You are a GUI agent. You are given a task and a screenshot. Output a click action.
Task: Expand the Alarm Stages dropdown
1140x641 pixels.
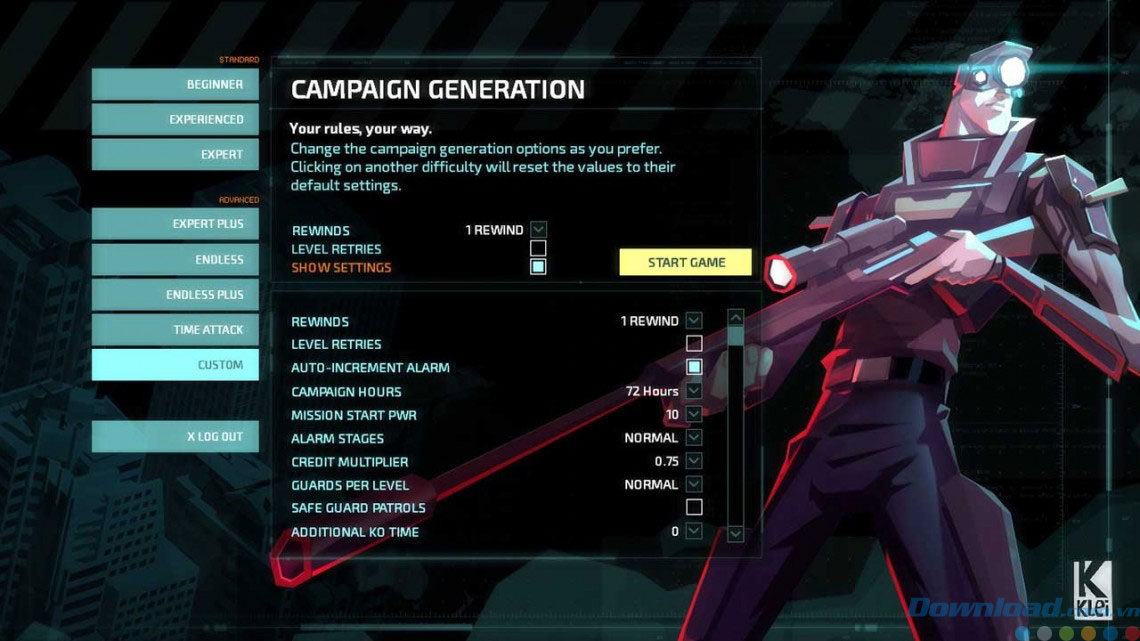tap(694, 438)
